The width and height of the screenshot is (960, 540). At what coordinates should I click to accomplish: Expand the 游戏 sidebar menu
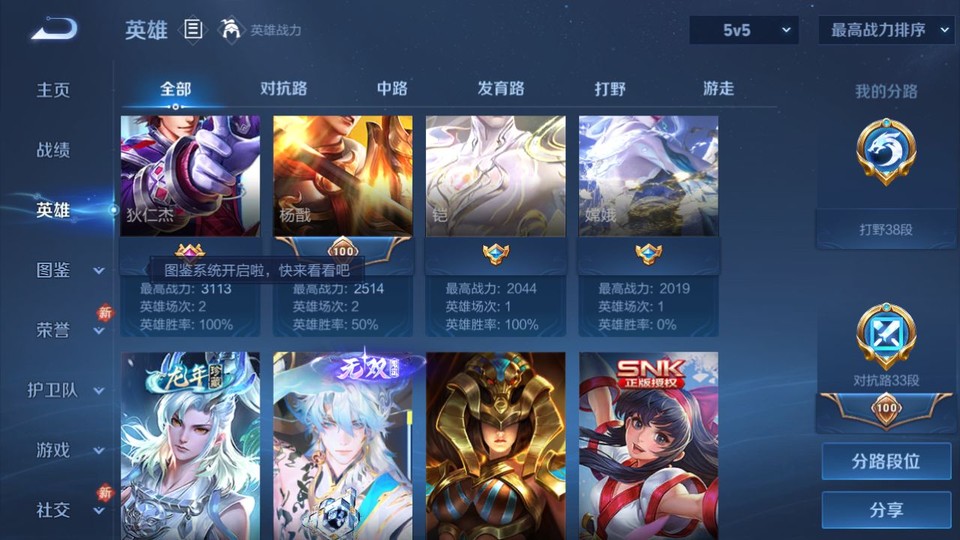click(x=66, y=450)
